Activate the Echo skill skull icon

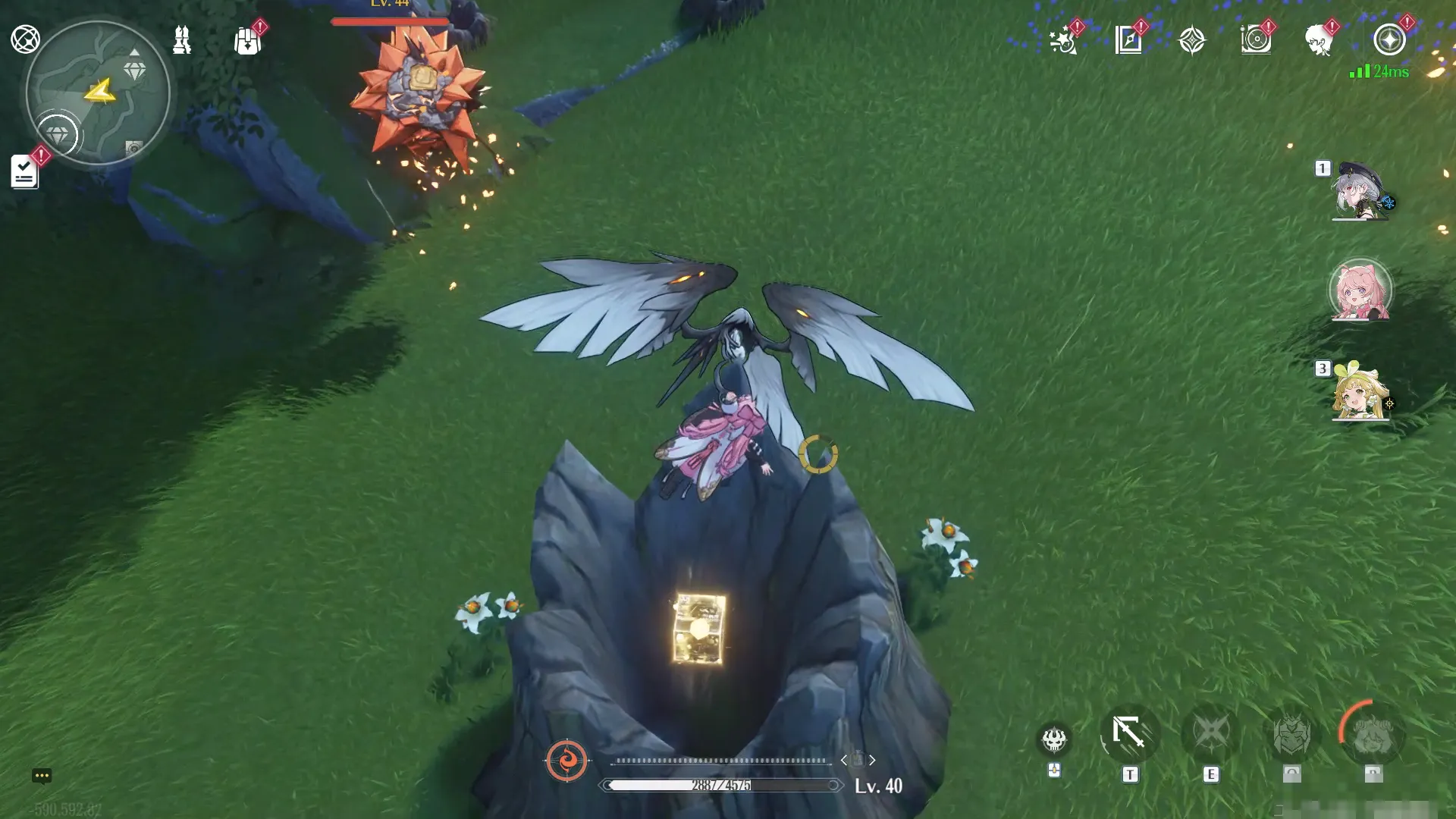[x=1054, y=739]
